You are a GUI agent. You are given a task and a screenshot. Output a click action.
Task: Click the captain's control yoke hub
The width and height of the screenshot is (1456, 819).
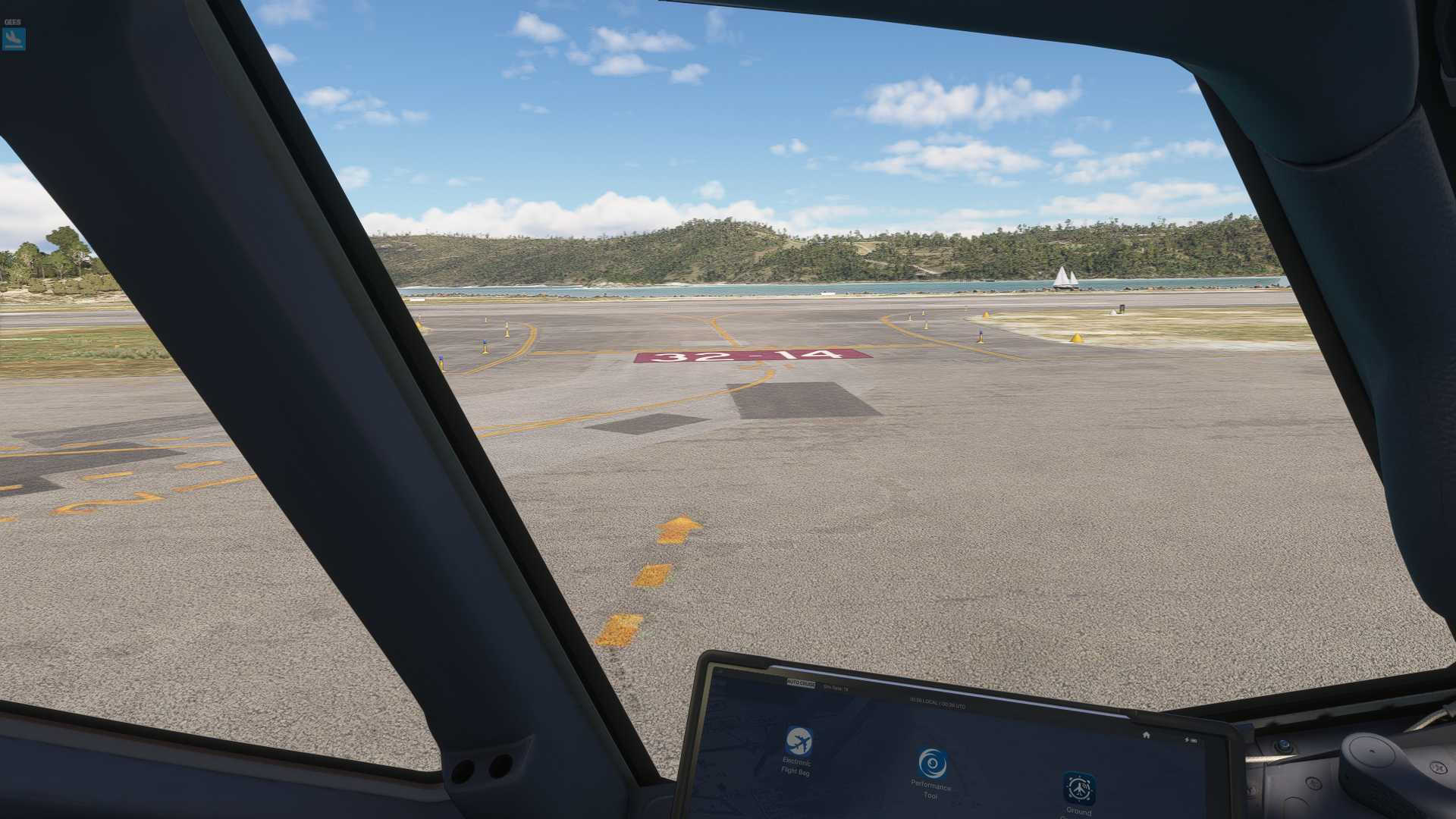tap(1371, 752)
